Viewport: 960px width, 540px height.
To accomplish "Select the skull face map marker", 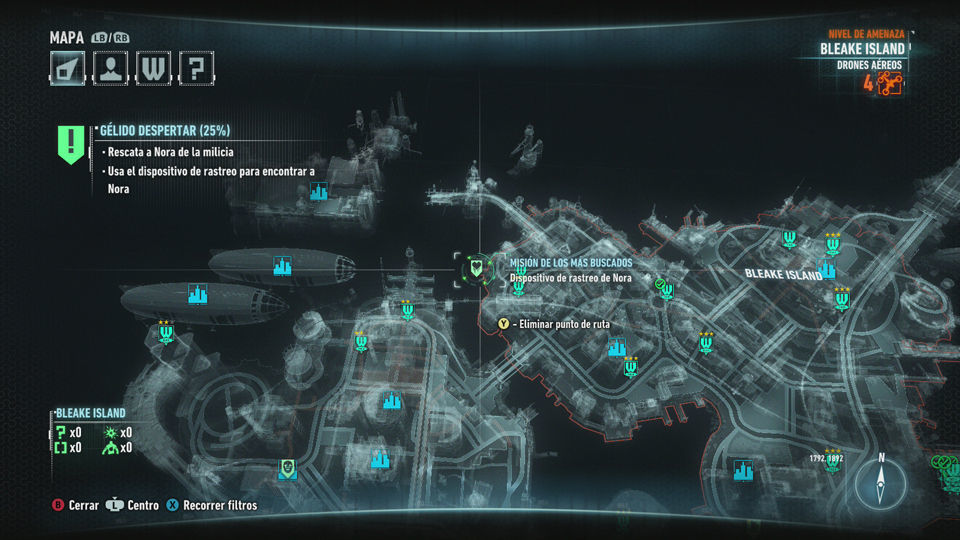I will [287, 468].
